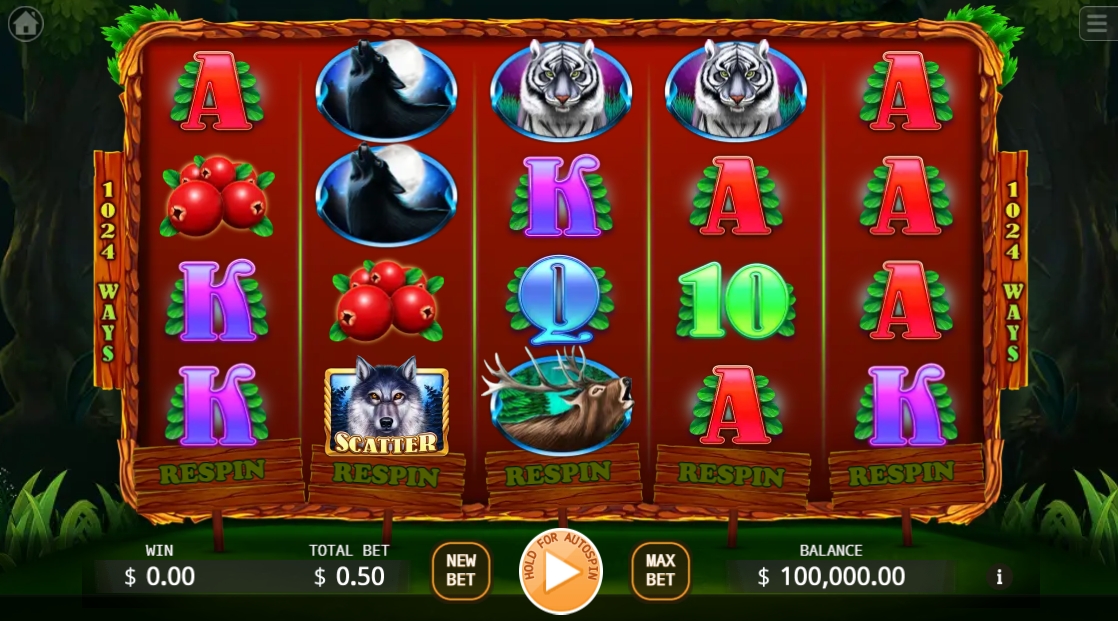
Task: Set the wager to Max Bet
Action: point(660,571)
